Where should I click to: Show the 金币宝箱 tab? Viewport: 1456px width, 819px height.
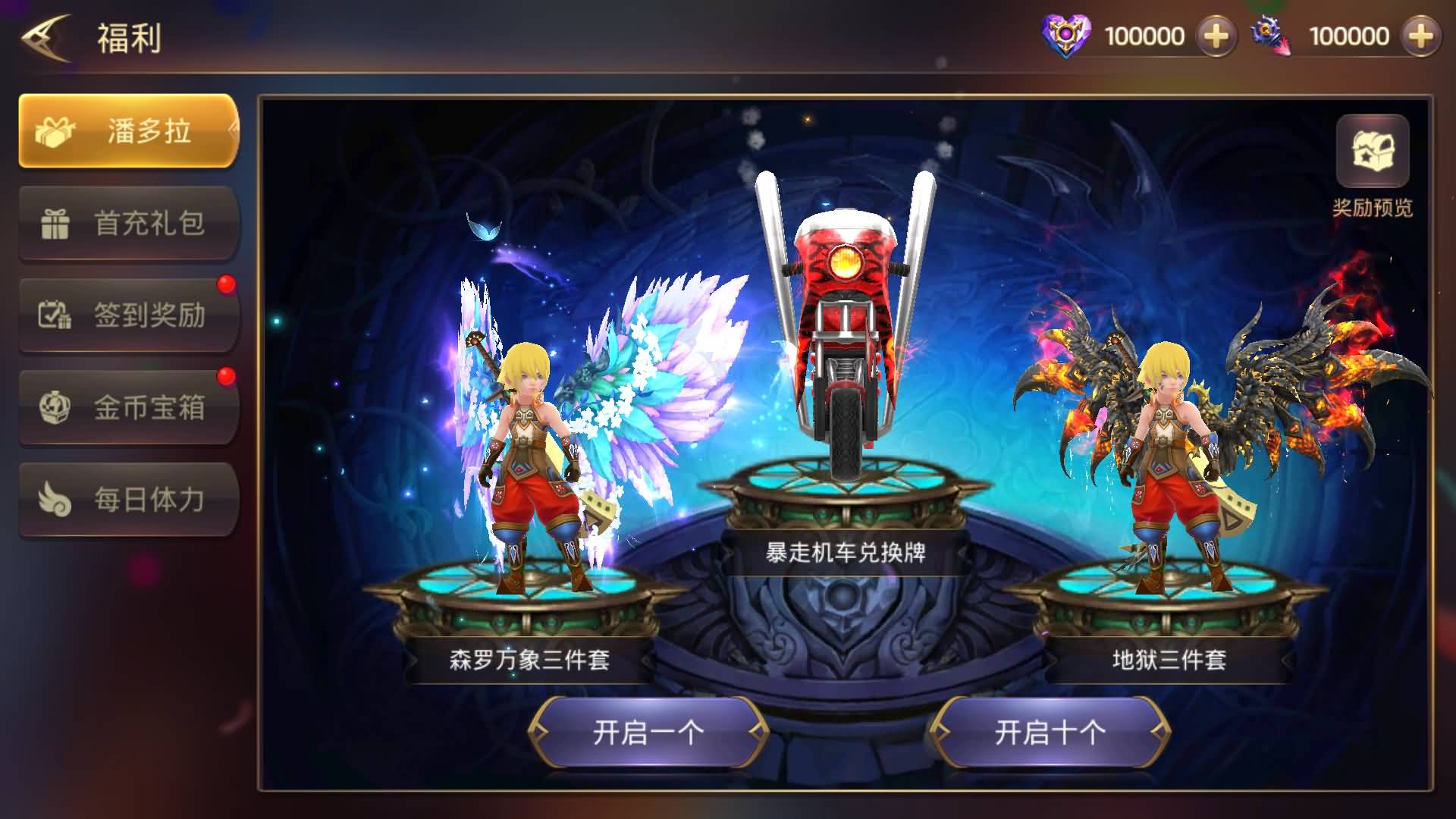pos(129,408)
